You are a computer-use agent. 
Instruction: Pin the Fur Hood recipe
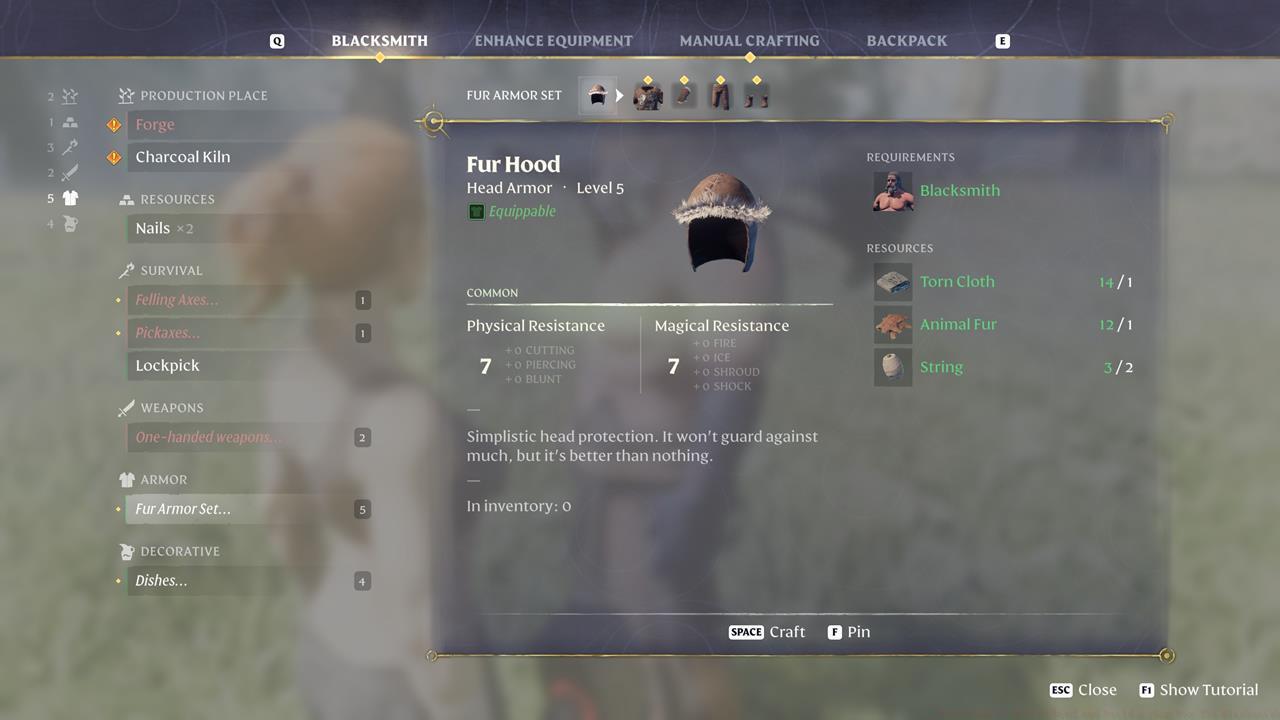849,631
